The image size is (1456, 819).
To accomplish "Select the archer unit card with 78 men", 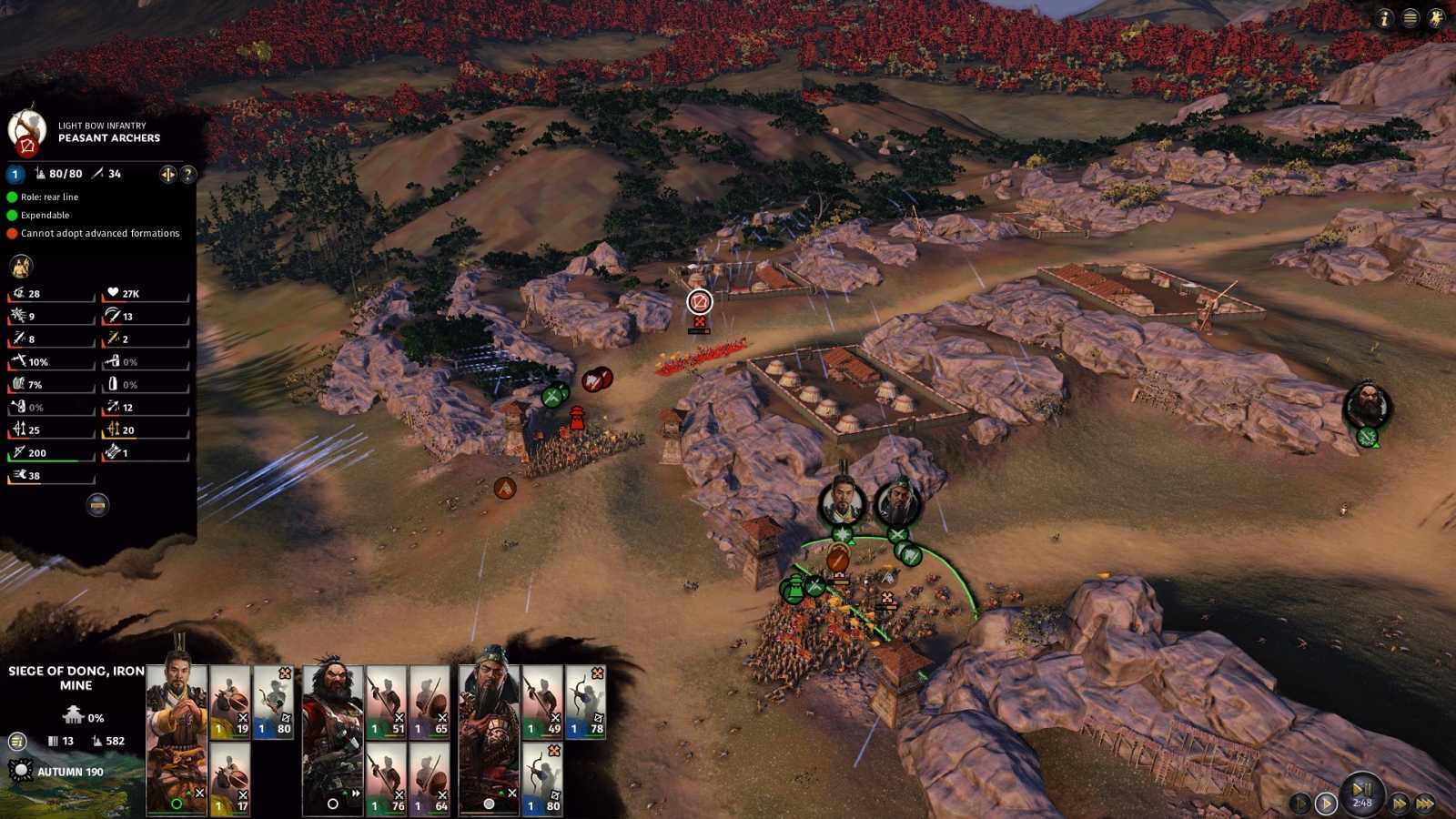I will point(585,702).
